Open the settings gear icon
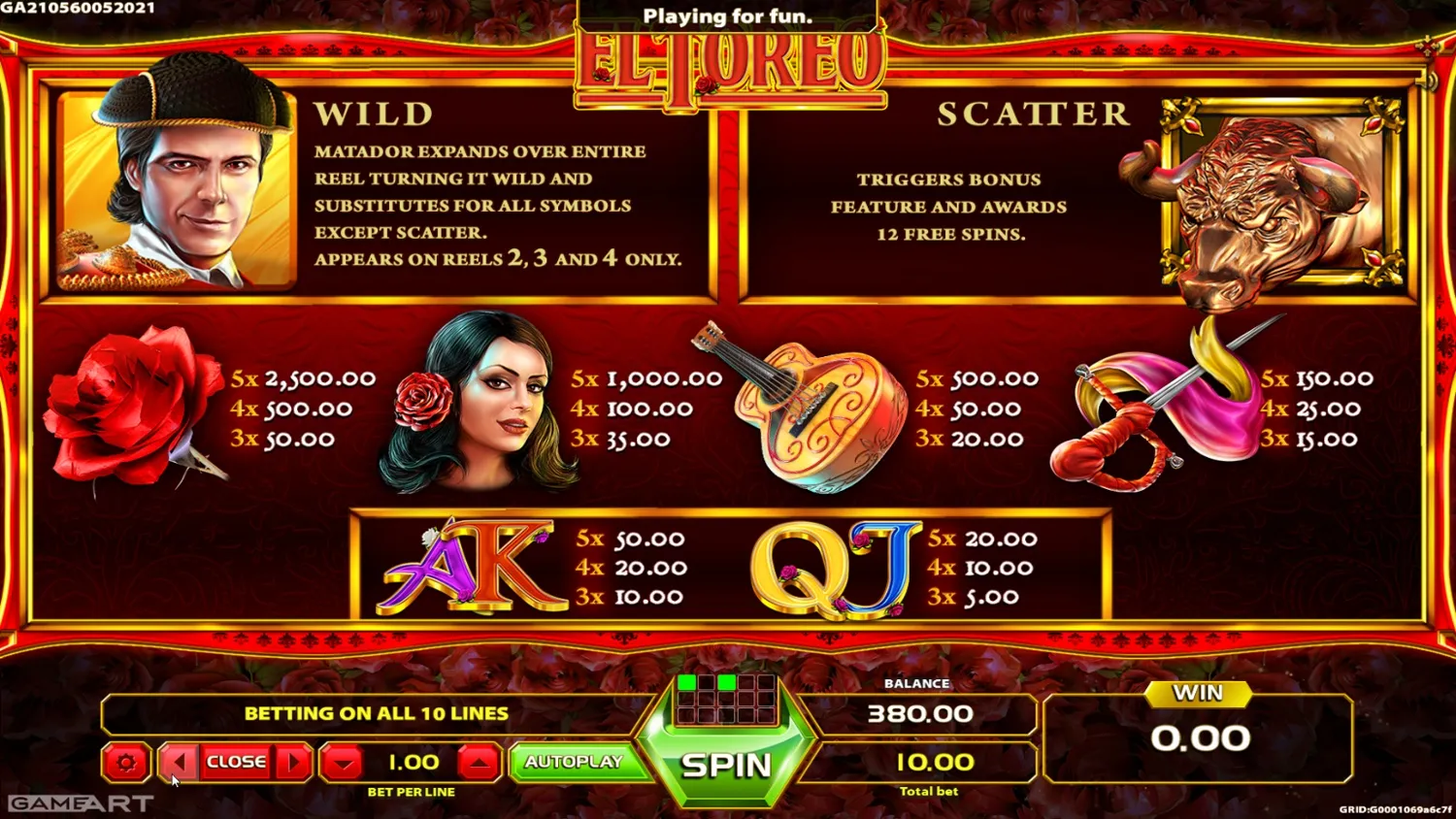This screenshot has width=1456, height=819. click(x=124, y=763)
